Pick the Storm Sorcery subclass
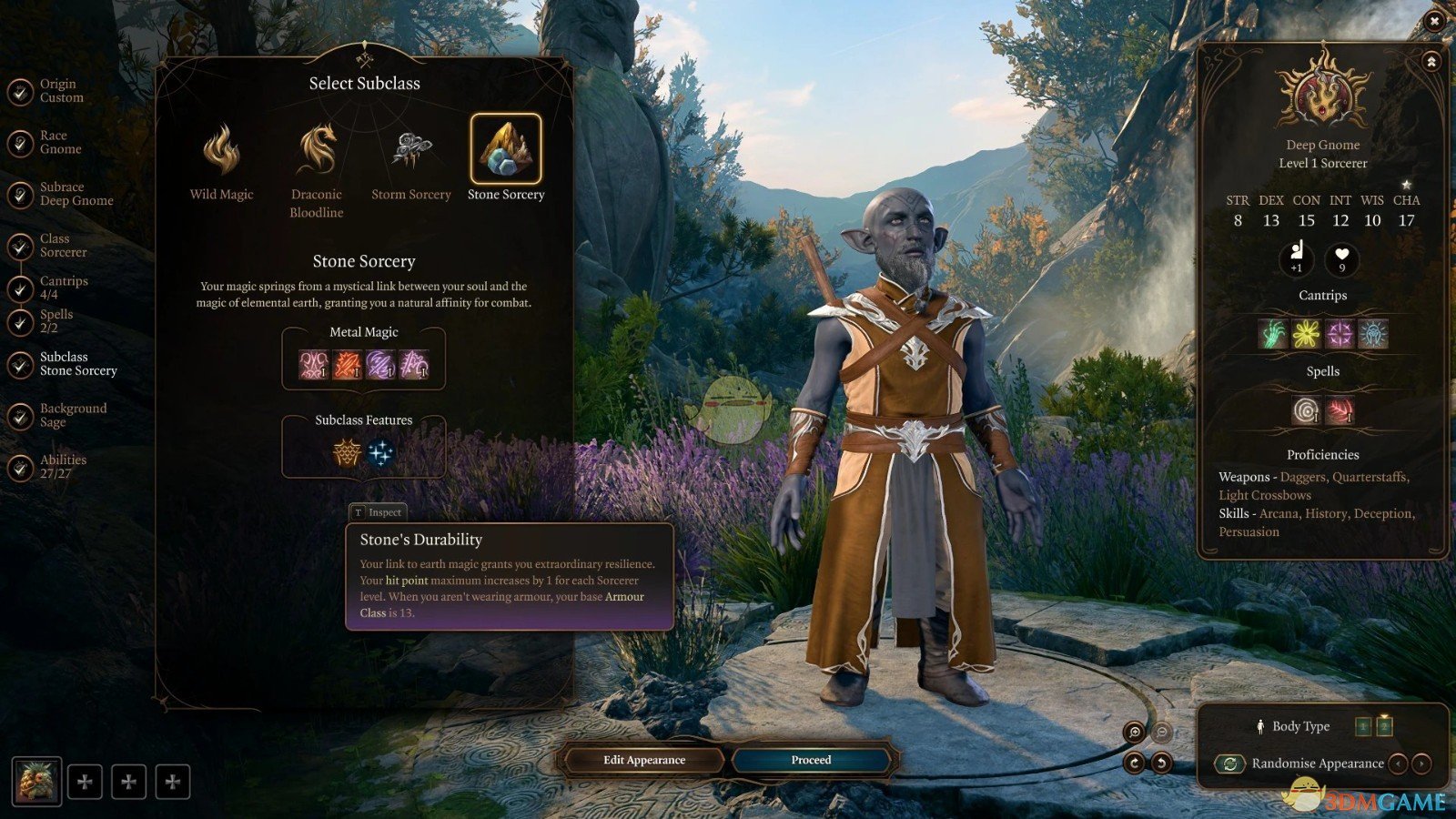The width and height of the screenshot is (1456, 819). [x=410, y=149]
